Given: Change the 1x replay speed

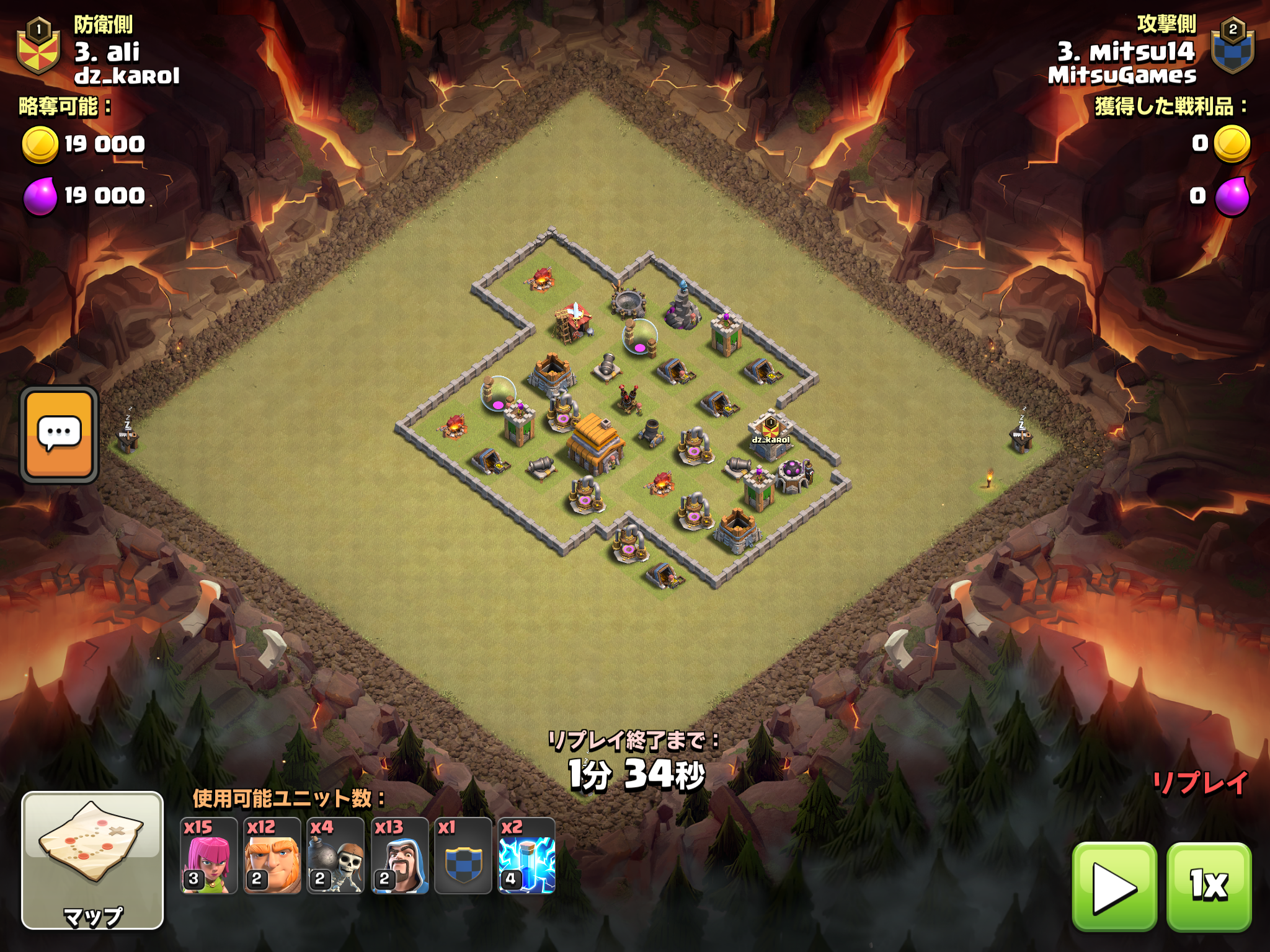Looking at the screenshot, I should point(1209,887).
